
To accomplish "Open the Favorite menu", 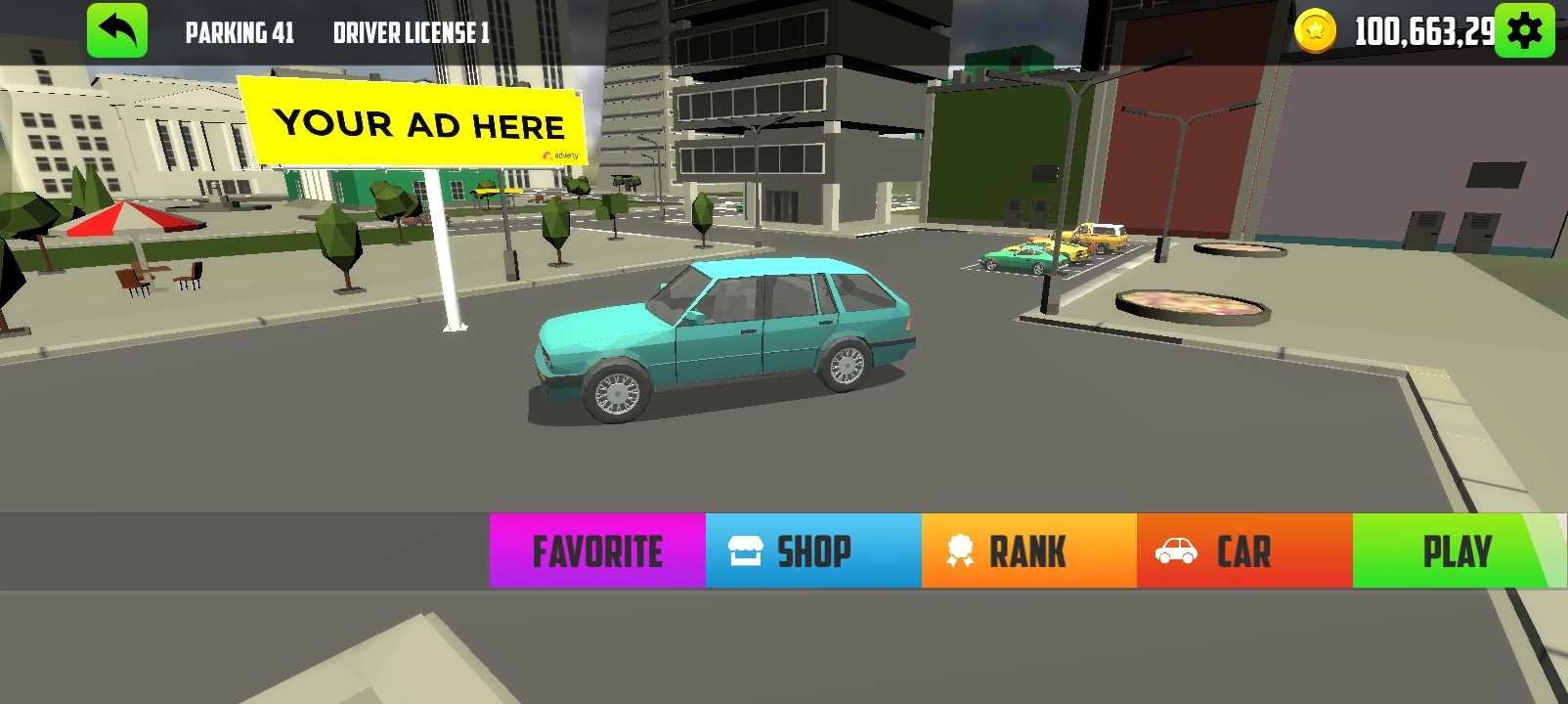I will click(x=597, y=551).
